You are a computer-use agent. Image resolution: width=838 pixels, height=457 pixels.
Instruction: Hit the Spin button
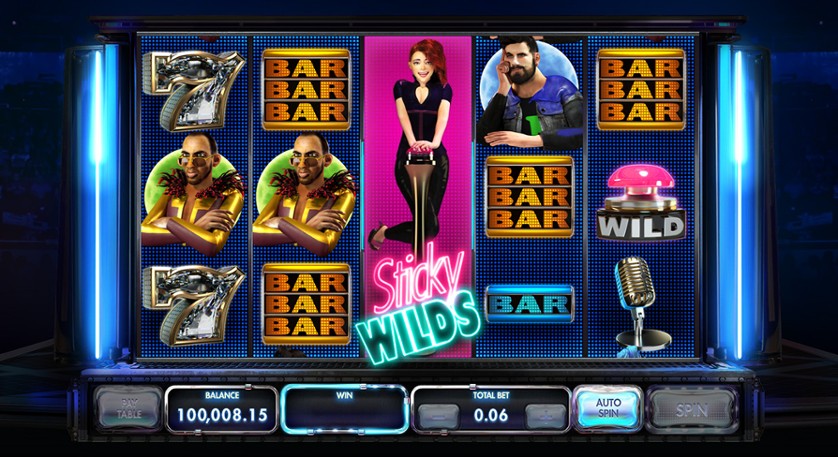click(x=691, y=410)
